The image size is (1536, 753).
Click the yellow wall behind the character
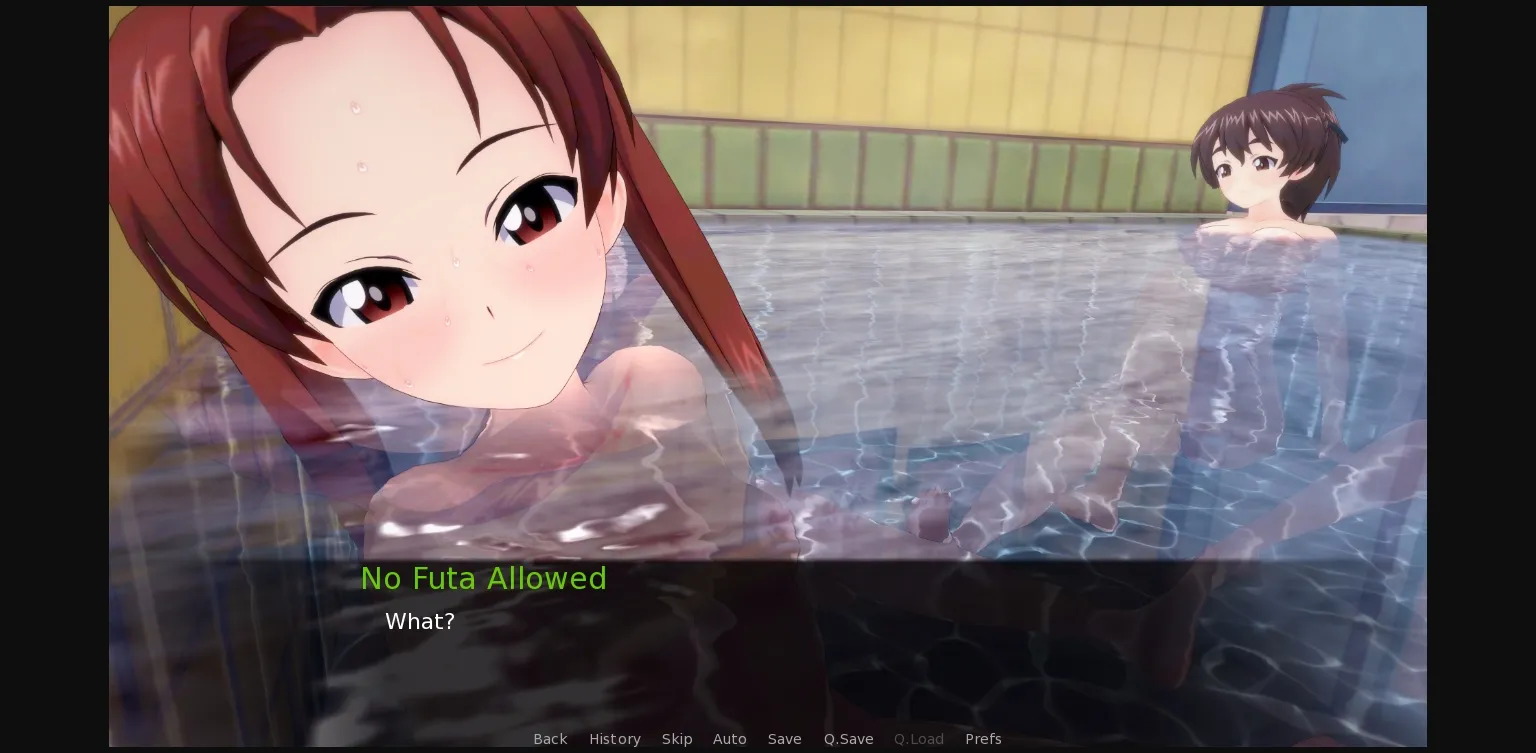[900, 60]
